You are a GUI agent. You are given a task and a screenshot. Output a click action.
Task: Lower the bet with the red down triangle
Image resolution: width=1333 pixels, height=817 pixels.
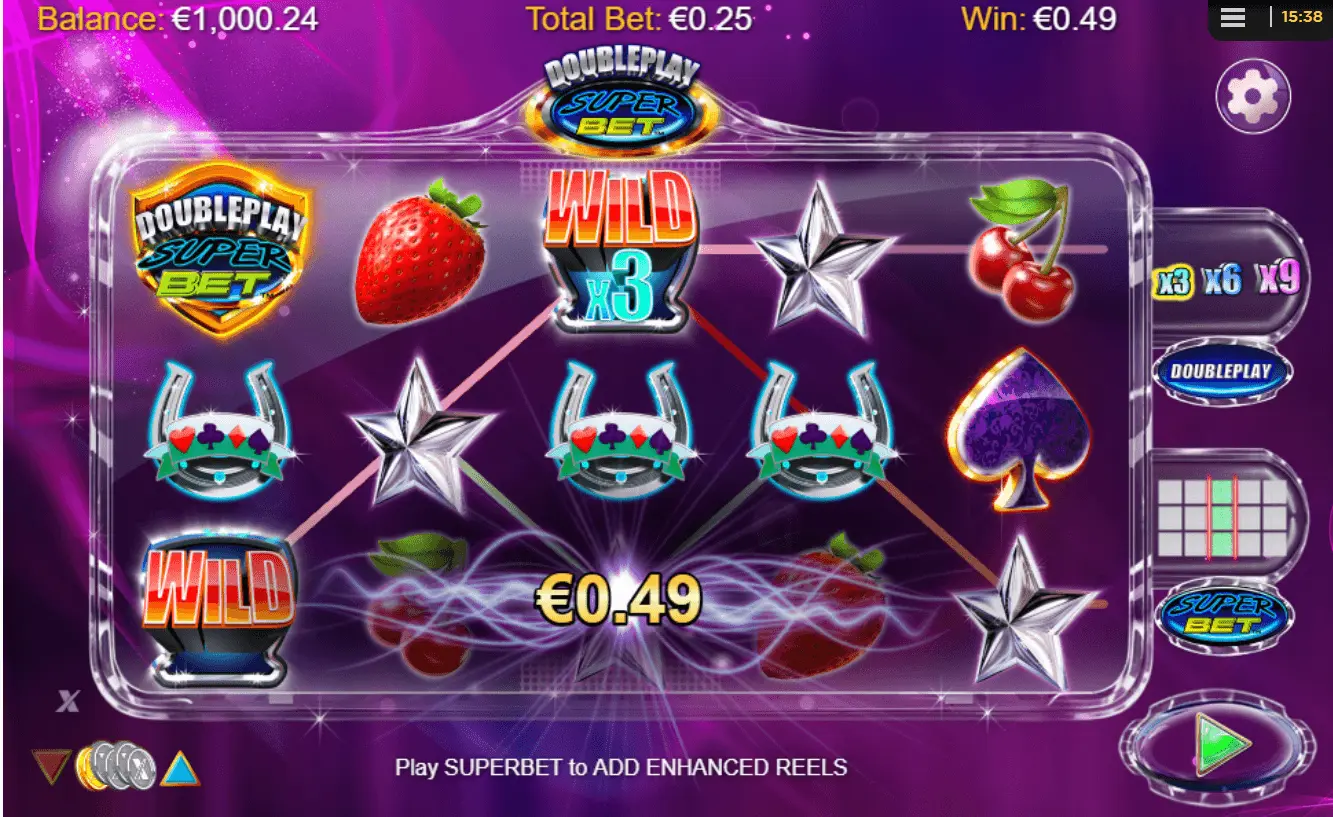tap(52, 768)
